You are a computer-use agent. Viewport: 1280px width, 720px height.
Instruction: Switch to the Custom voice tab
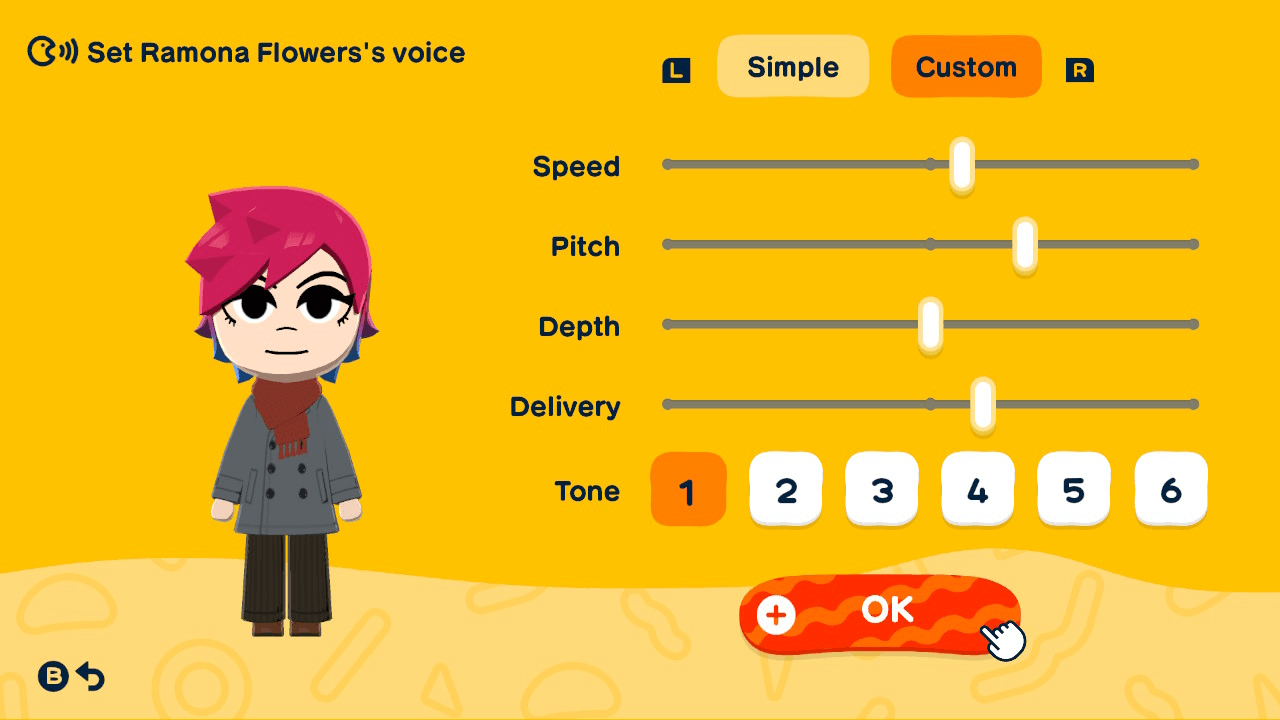966,66
